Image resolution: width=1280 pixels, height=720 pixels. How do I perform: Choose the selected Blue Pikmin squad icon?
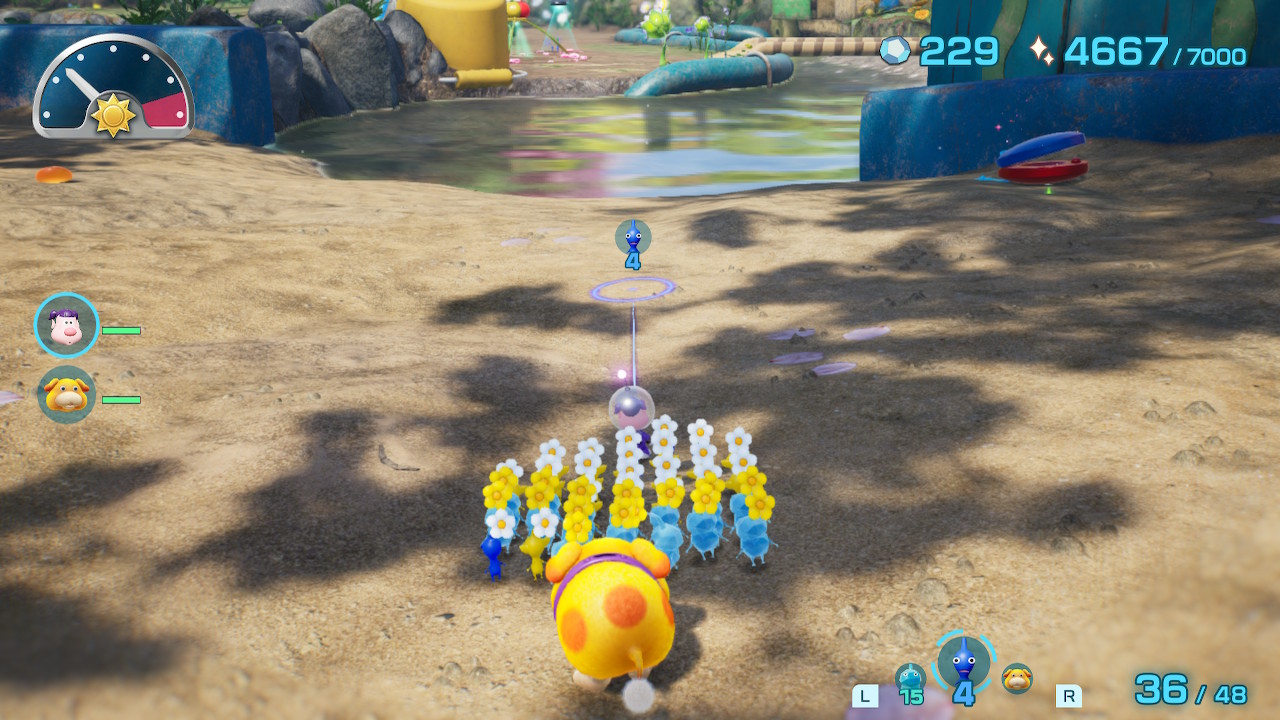click(964, 661)
